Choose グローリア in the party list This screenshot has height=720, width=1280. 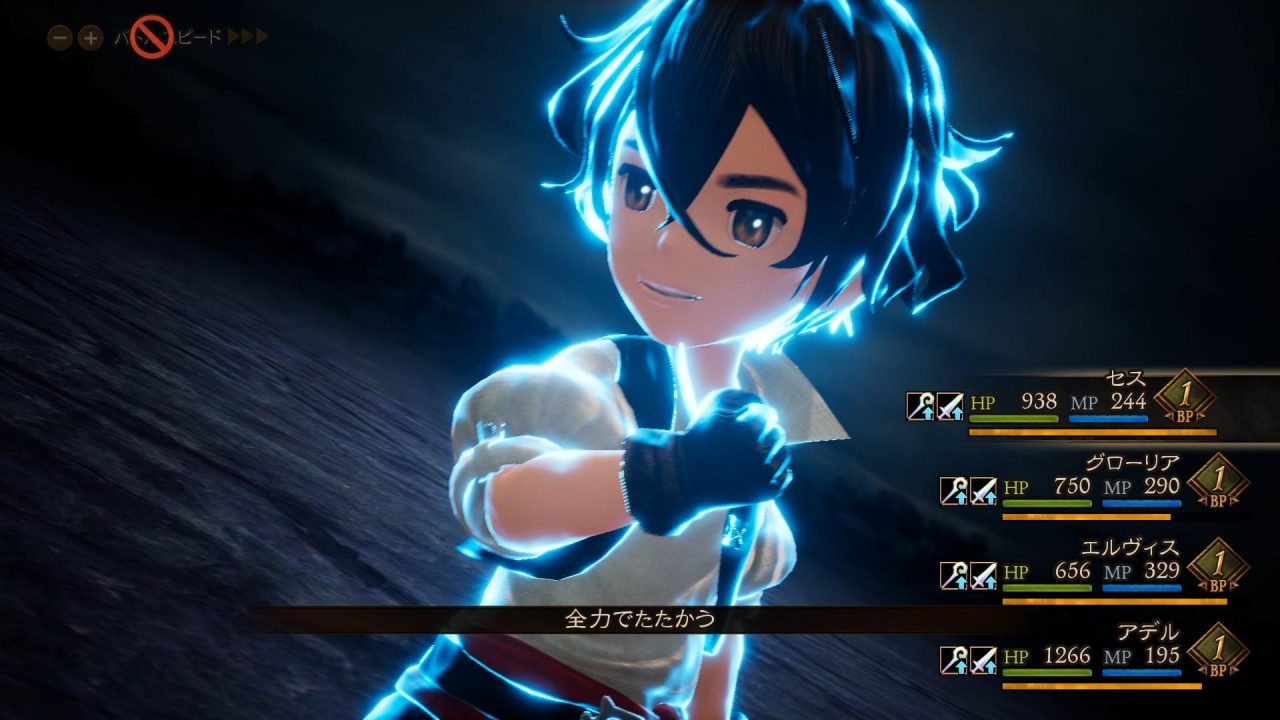pyautogui.click(x=1110, y=487)
